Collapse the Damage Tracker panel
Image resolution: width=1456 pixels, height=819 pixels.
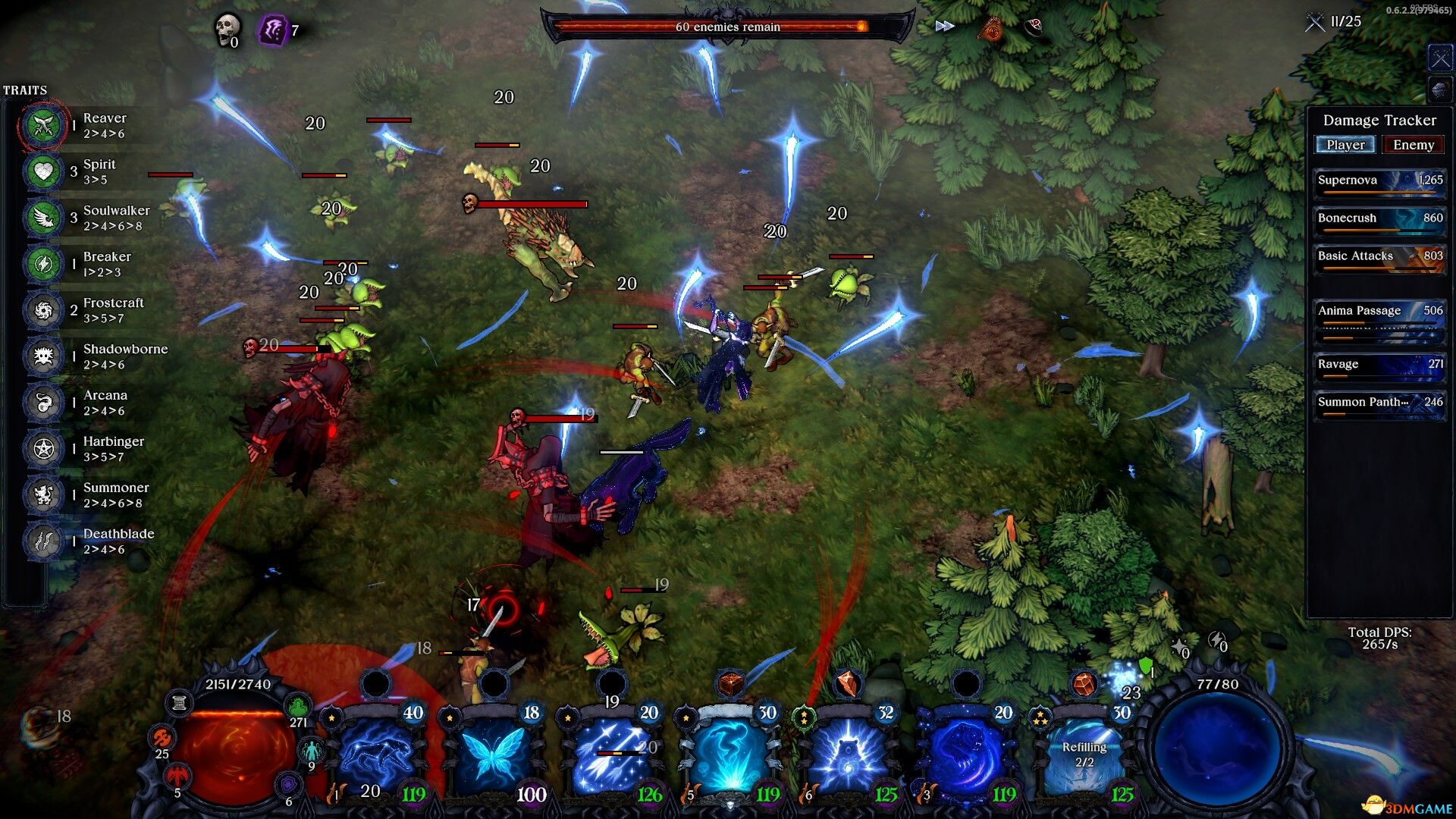click(x=1379, y=120)
